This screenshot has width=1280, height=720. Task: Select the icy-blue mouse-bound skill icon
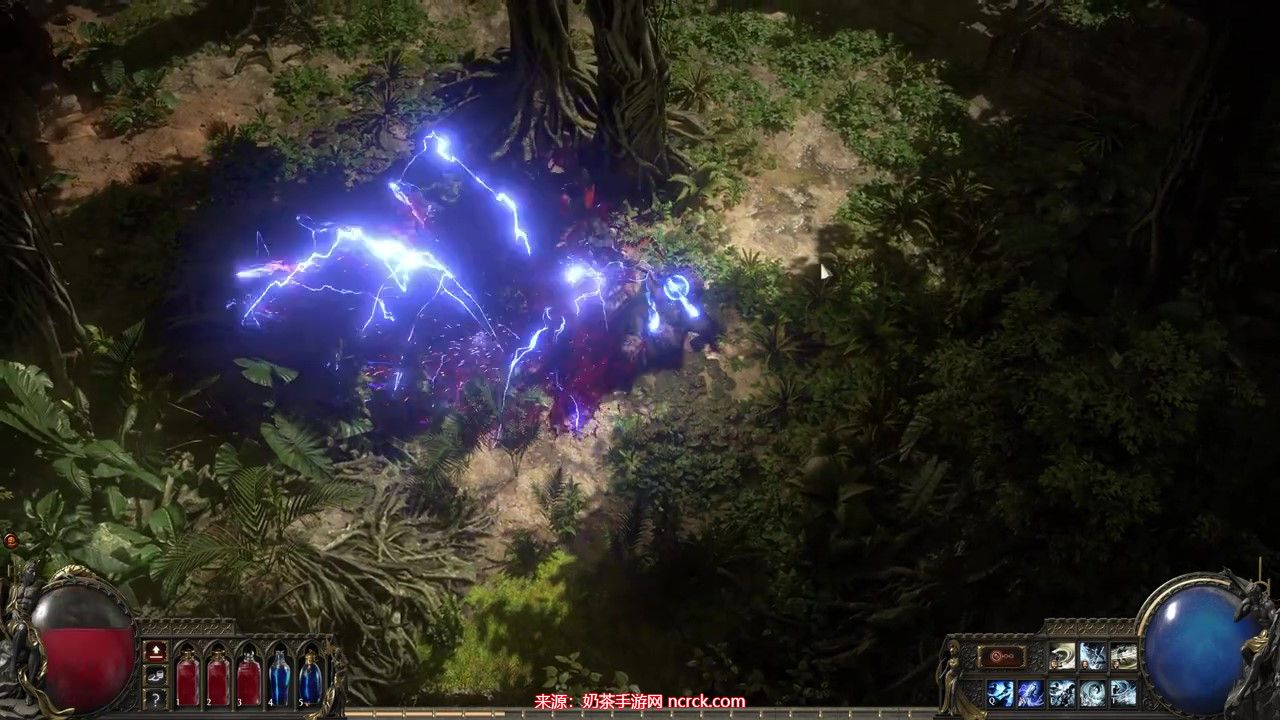click(1093, 657)
